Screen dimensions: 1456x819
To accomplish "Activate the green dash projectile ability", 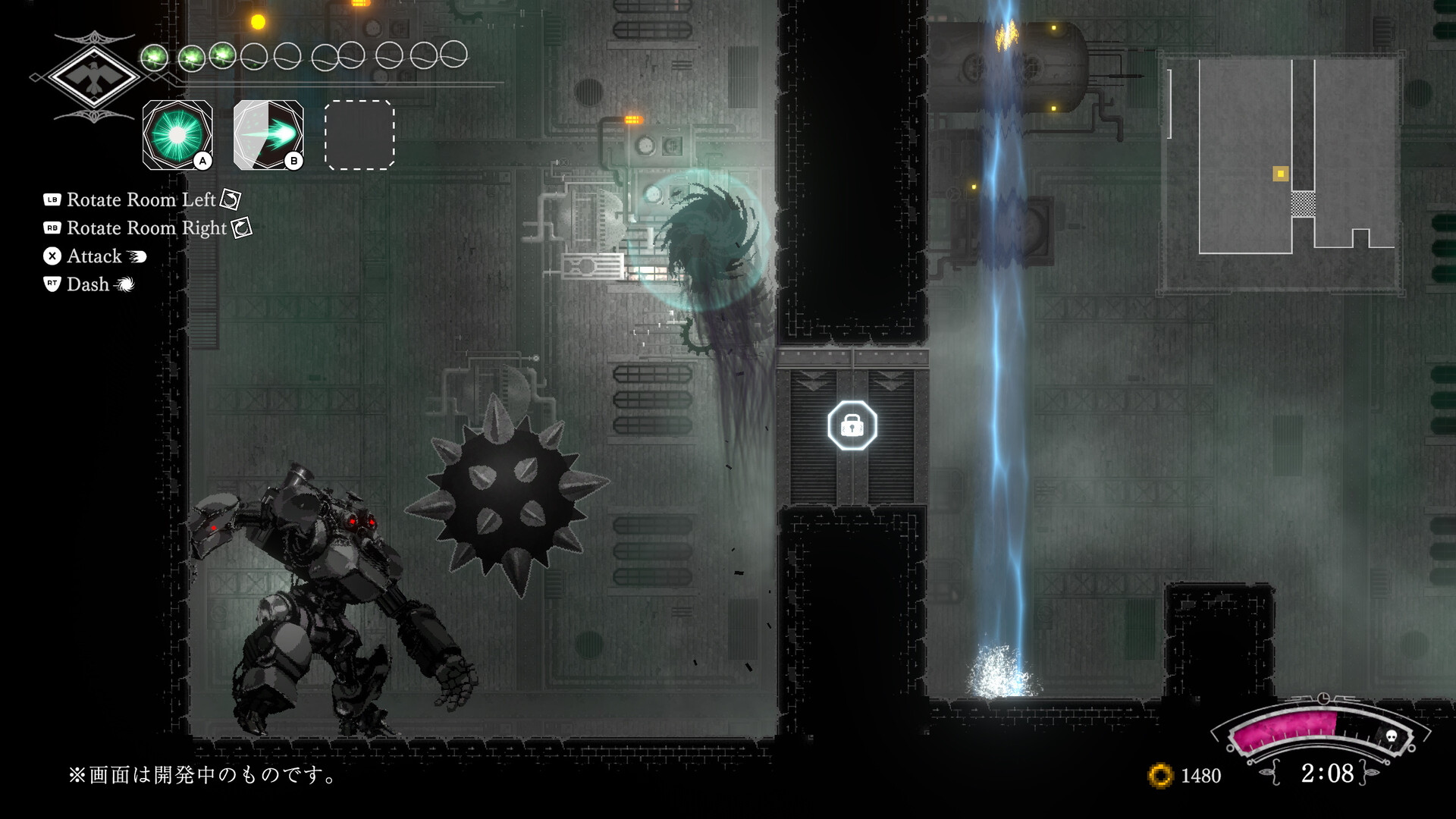I will pos(268,135).
